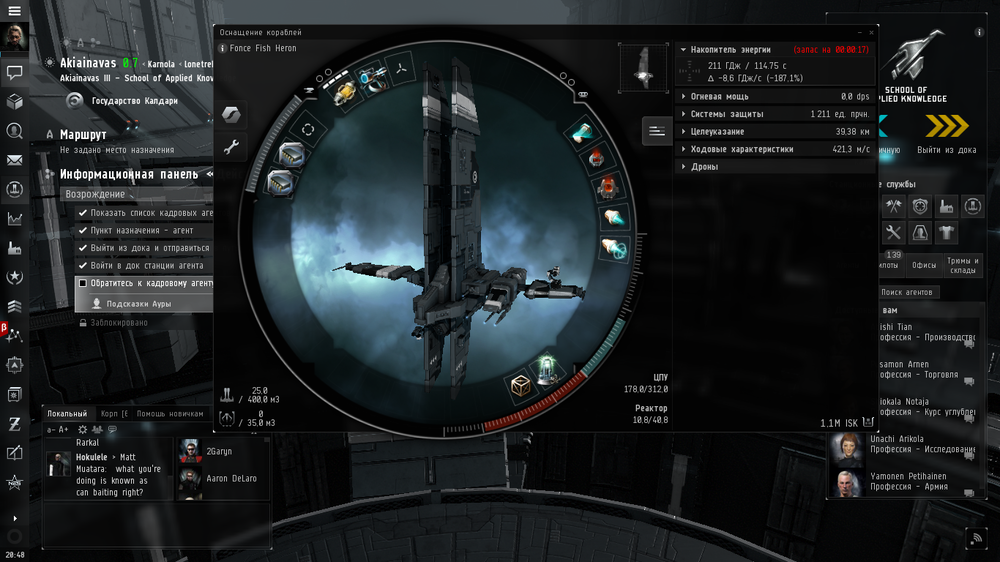
Task: Click the character portrait in the Neocom
Action: pyautogui.click(x=15, y=38)
